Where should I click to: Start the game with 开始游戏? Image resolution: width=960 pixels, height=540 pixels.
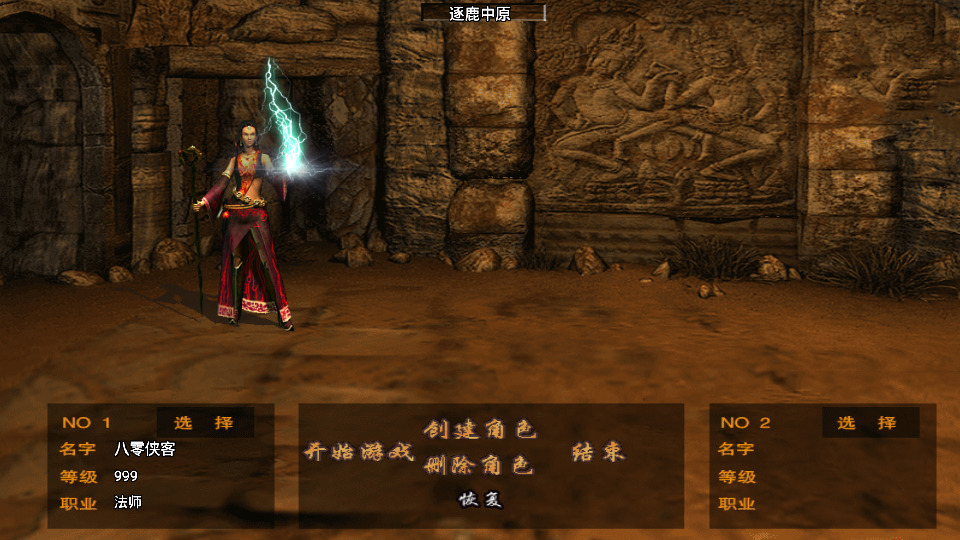359,452
